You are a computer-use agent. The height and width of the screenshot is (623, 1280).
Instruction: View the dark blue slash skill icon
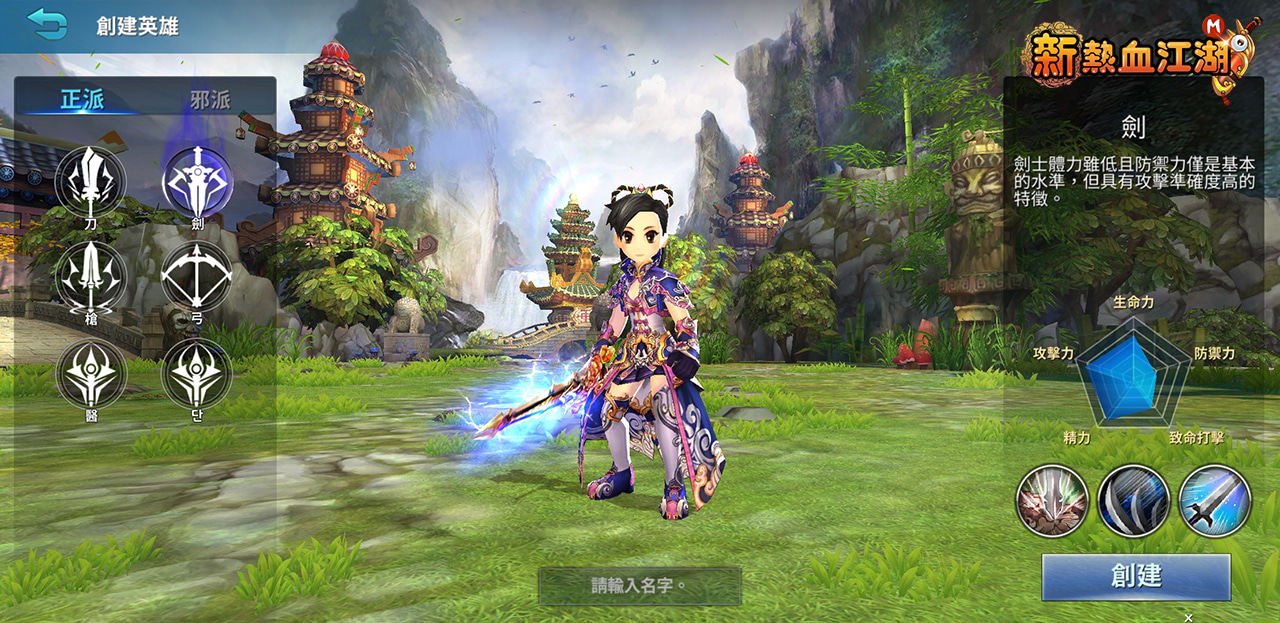click(x=1134, y=501)
